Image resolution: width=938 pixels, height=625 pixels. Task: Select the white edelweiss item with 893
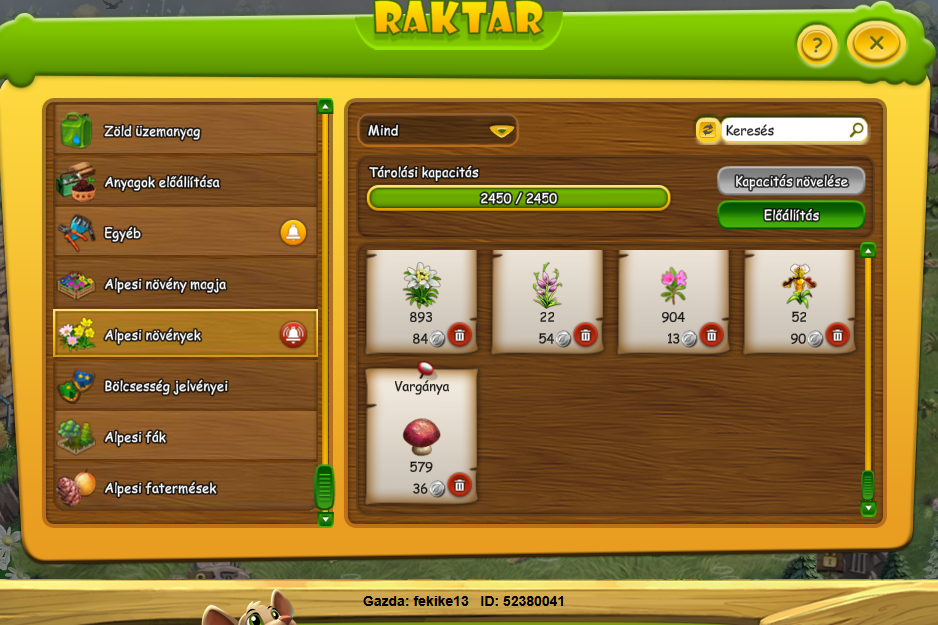(x=421, y=290)
